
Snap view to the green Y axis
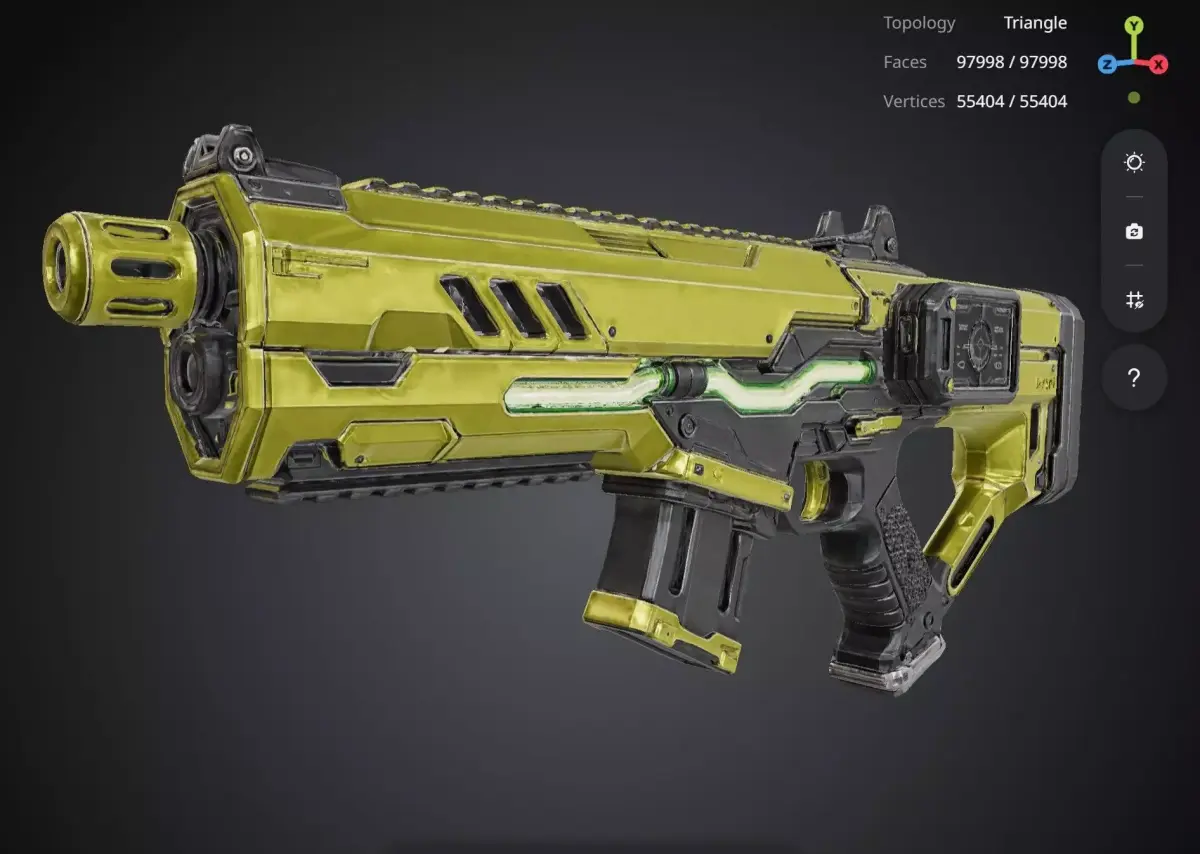point(1133,26)
